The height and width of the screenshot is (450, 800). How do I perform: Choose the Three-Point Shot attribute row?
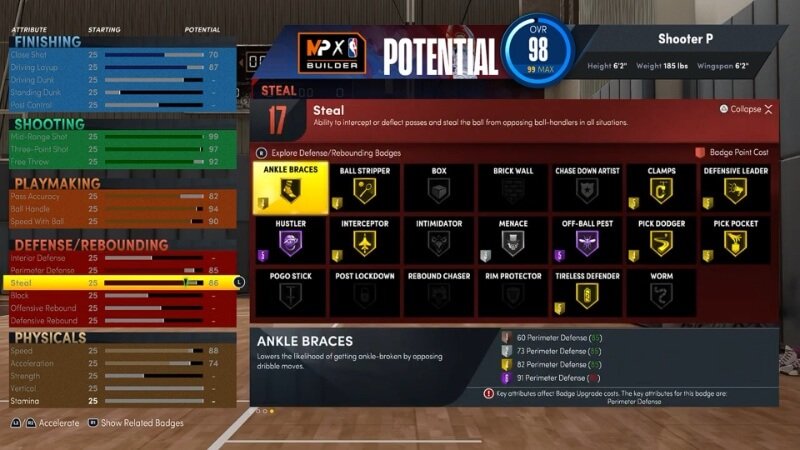120,148
